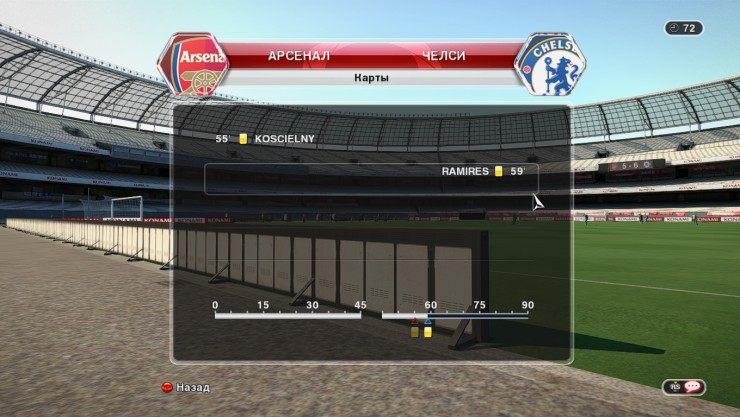Viewport: 740px width, 417px height.
Task: Select the Koscielny 55' yellow card entry
Action: [x=271, y=139]
